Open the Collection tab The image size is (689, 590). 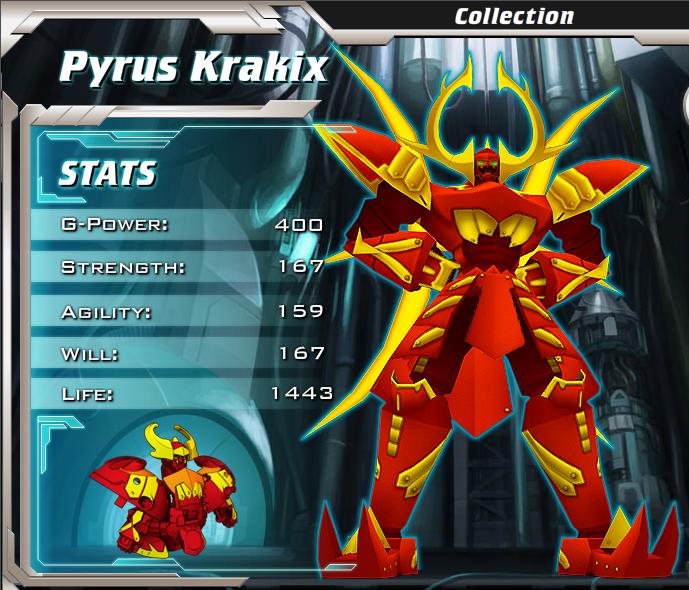click(514, 16)
